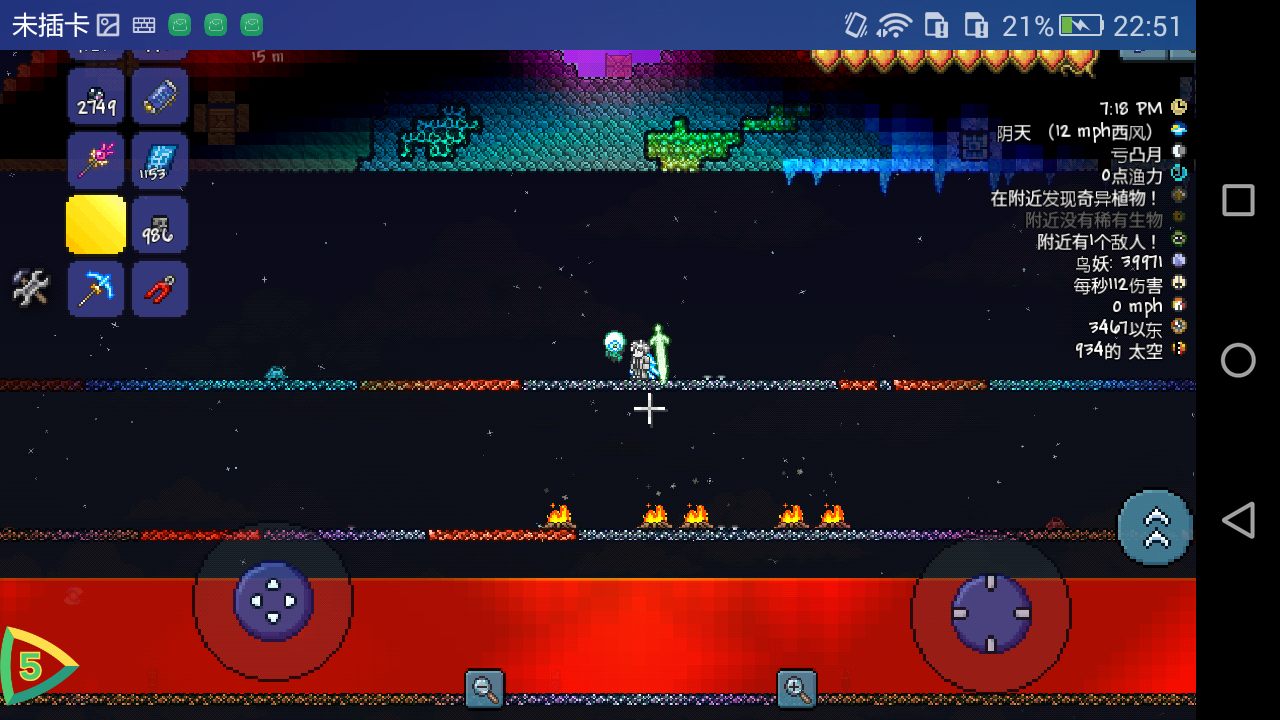This screenshot has width=1280, height=720.
Task: Choose the item stack numbered 2749
Action: pyautogui.click(x=96, y=96)
